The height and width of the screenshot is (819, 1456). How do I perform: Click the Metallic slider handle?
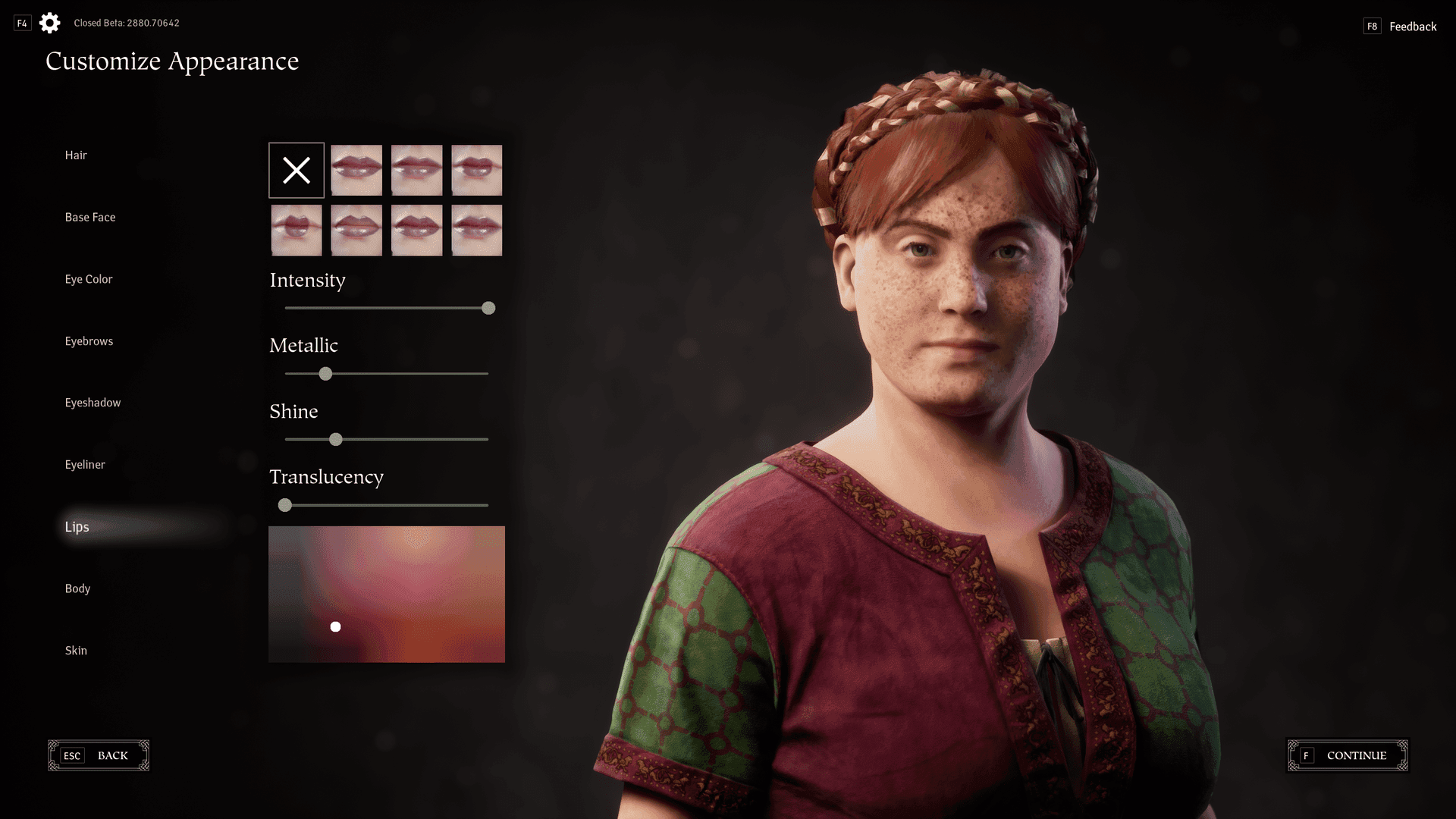tap(325, 374)
